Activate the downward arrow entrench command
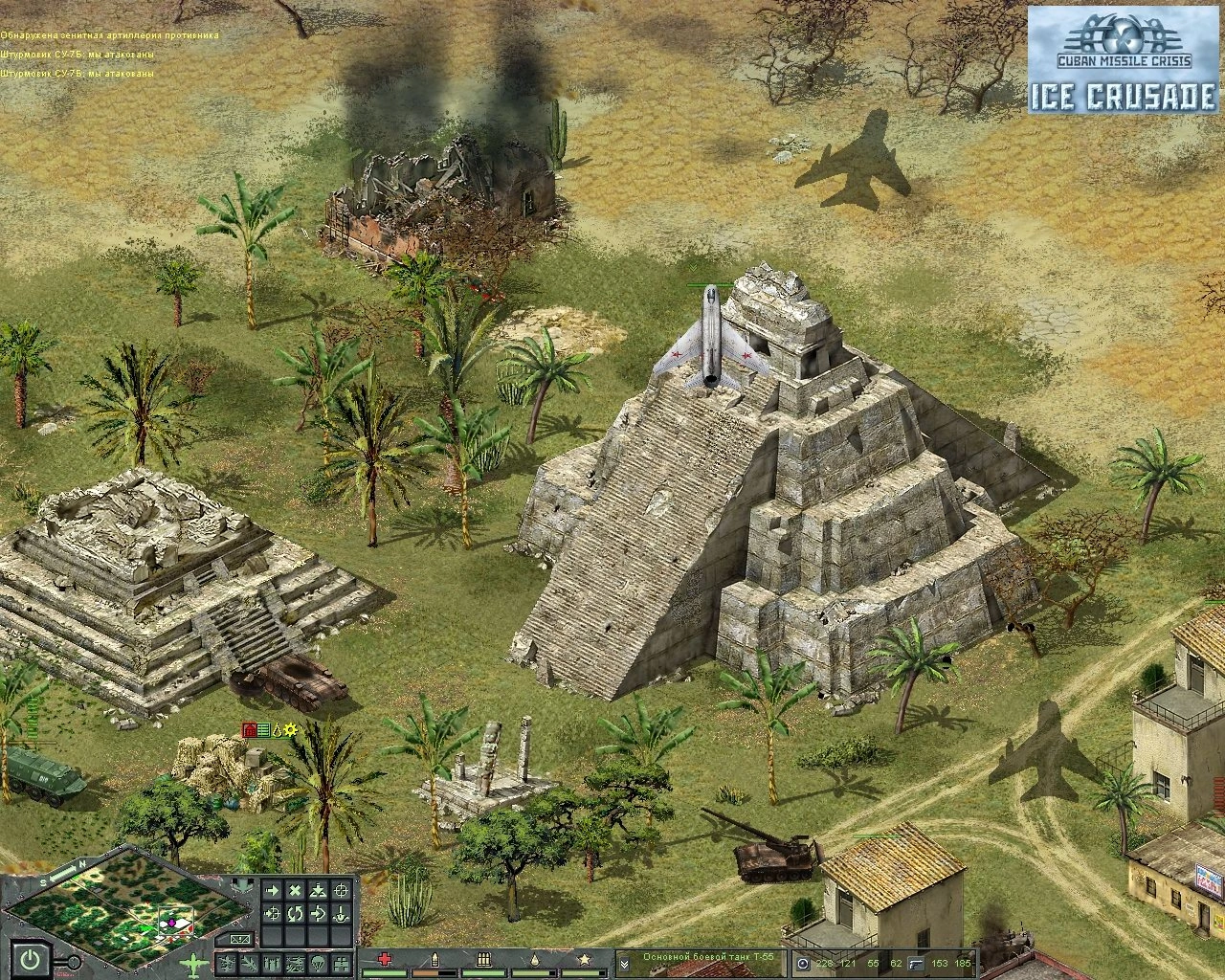Screen dimensions: 1225x980 [341, 914]
